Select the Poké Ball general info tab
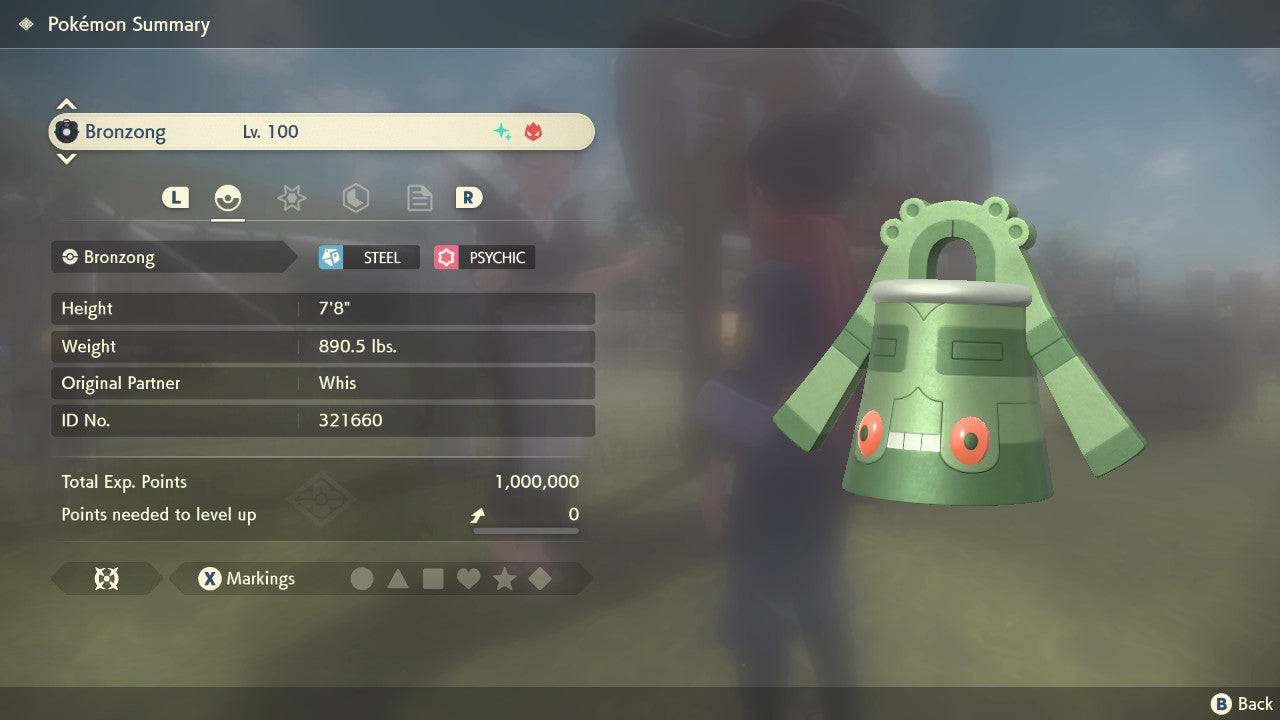The height and width of the screenshot is (720, 1280). 228,198
